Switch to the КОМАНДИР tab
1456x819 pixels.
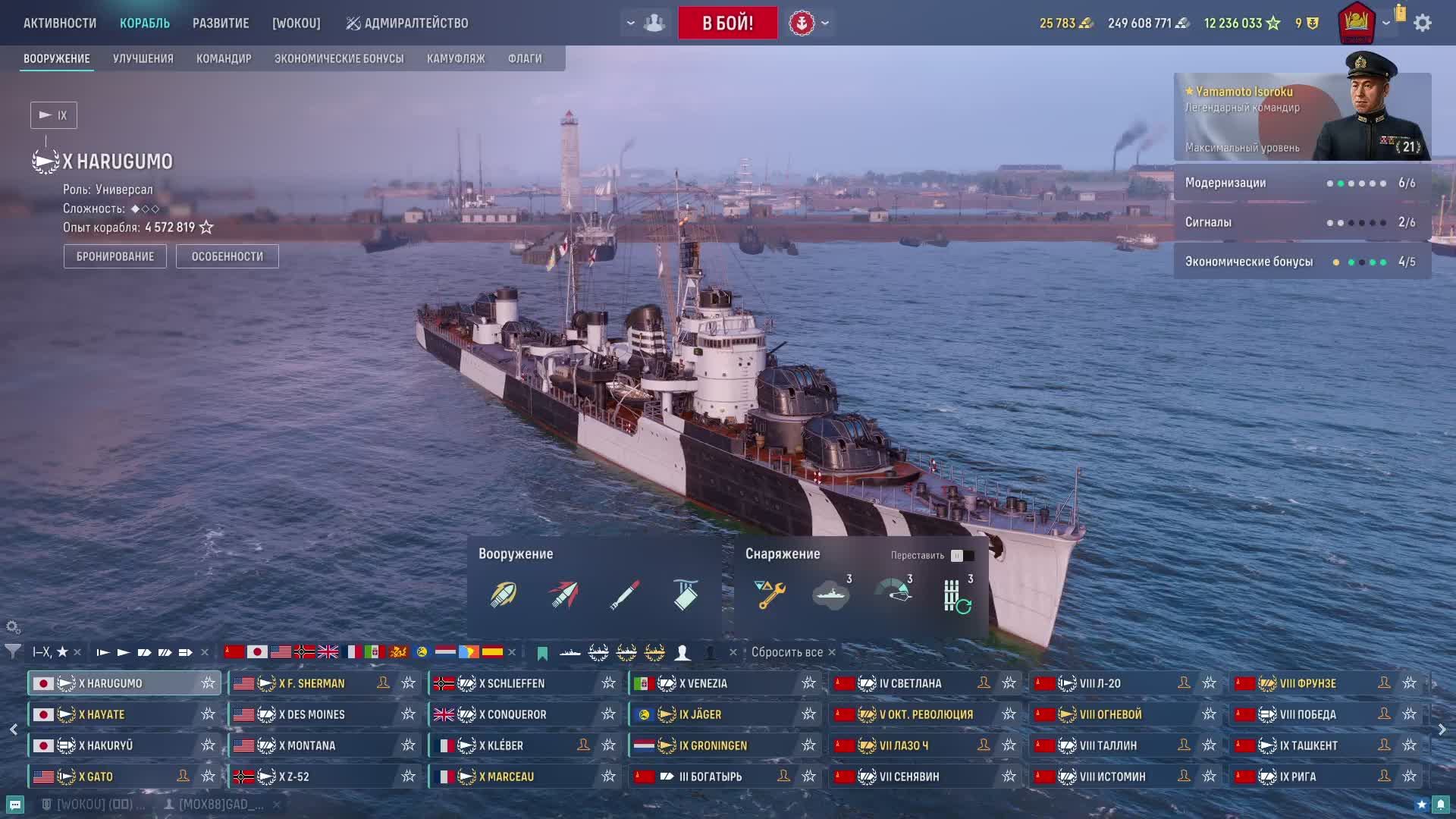[224, 58]
